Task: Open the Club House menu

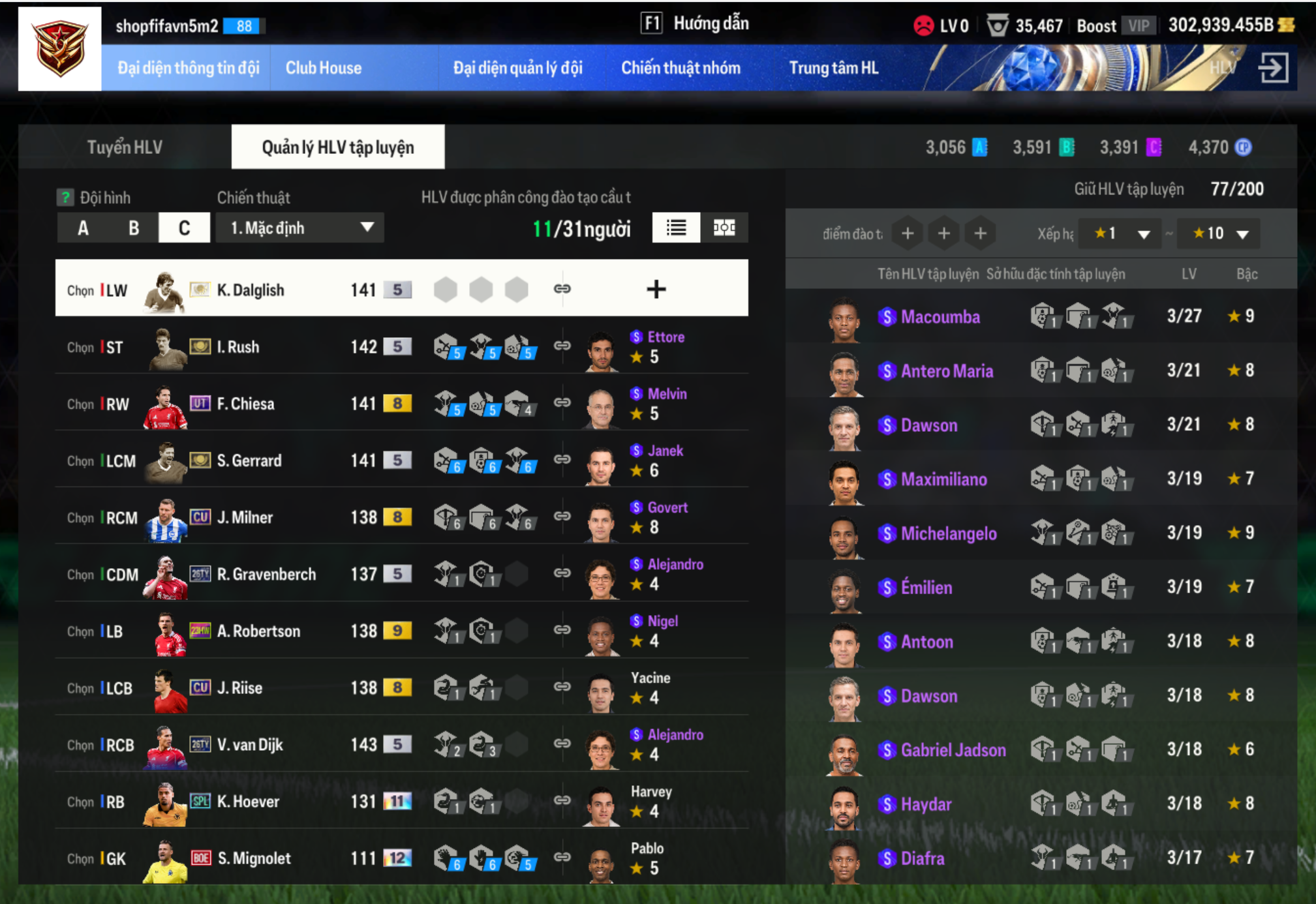Action: click(x=323, y=68)
